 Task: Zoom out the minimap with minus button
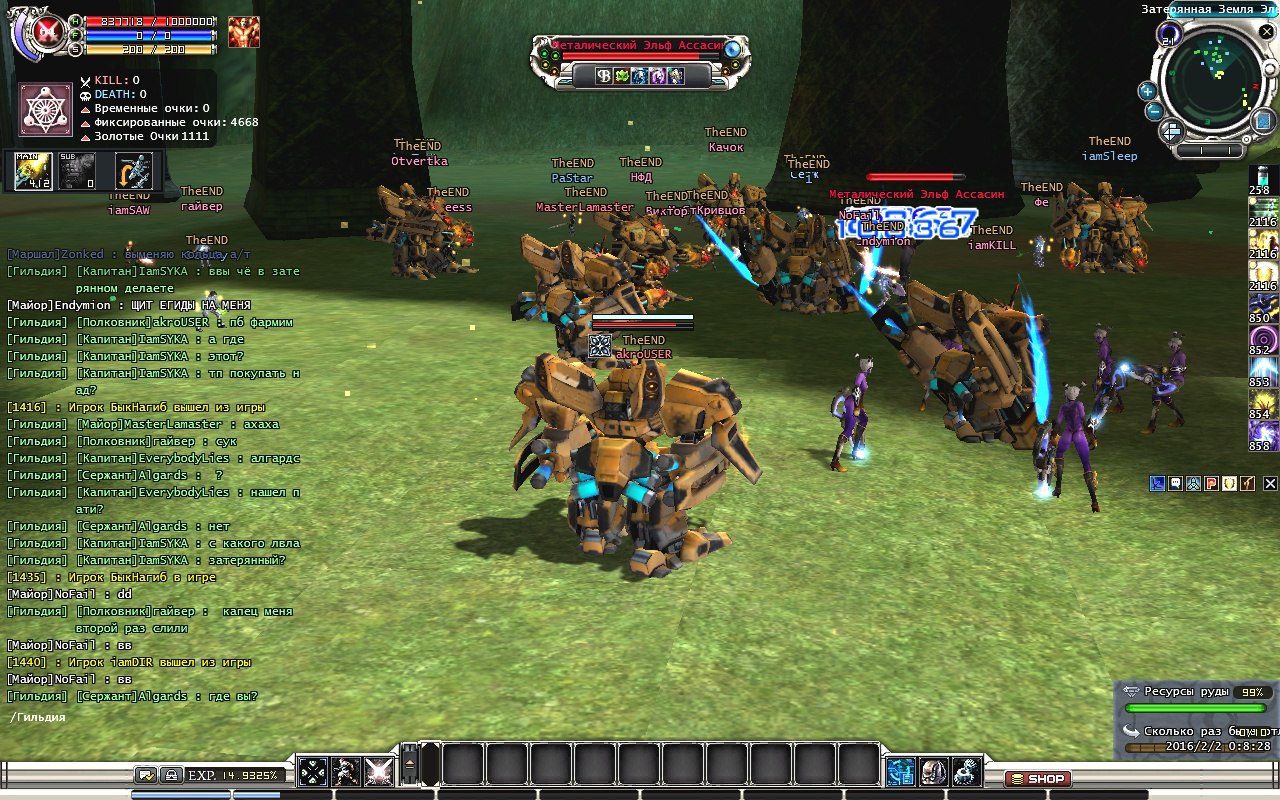tap(1152, 111)
